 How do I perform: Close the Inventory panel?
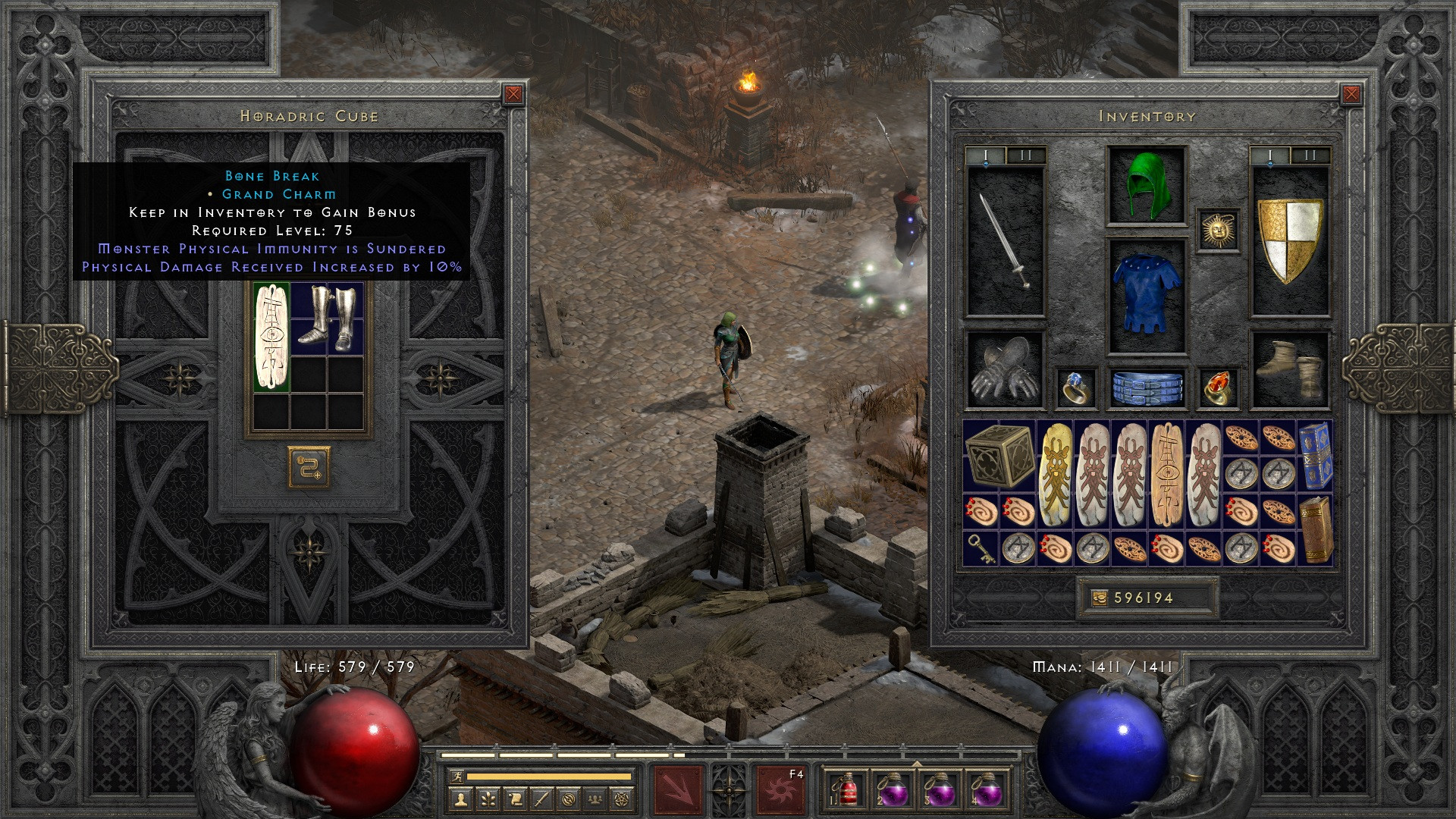1351,94
